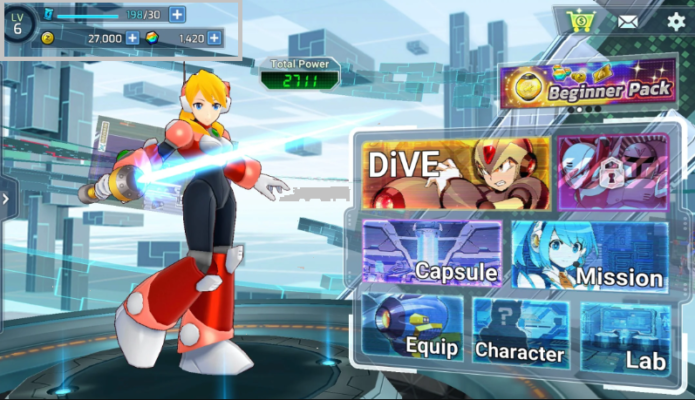Click the LV 6 player level badge
The width and height of the screenshot is (695, 400).
(x=18, y=22)
